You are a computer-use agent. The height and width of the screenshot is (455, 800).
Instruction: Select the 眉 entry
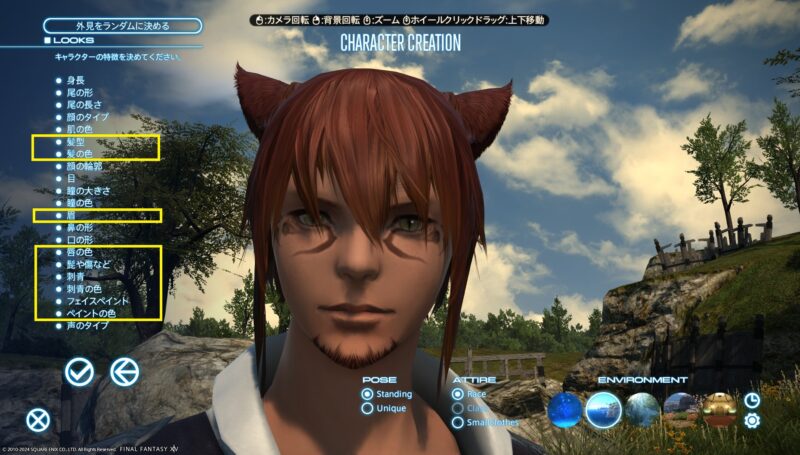[71, 215]
